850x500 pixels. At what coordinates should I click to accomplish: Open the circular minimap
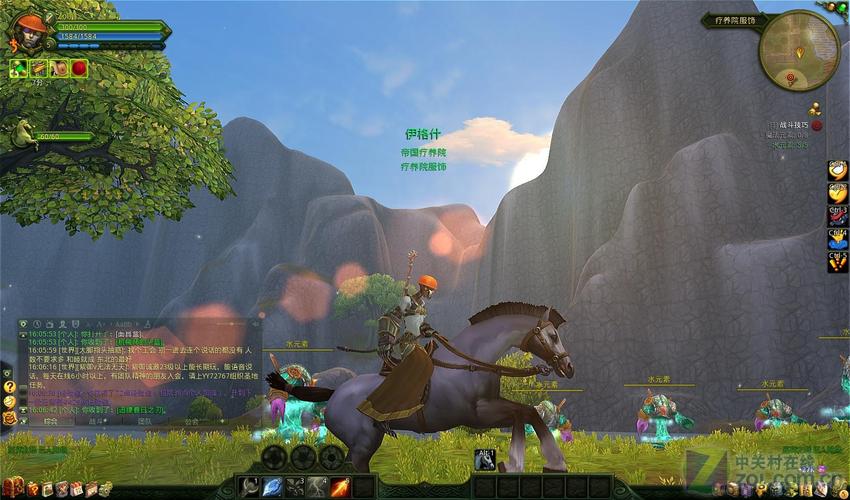[798, 48]
